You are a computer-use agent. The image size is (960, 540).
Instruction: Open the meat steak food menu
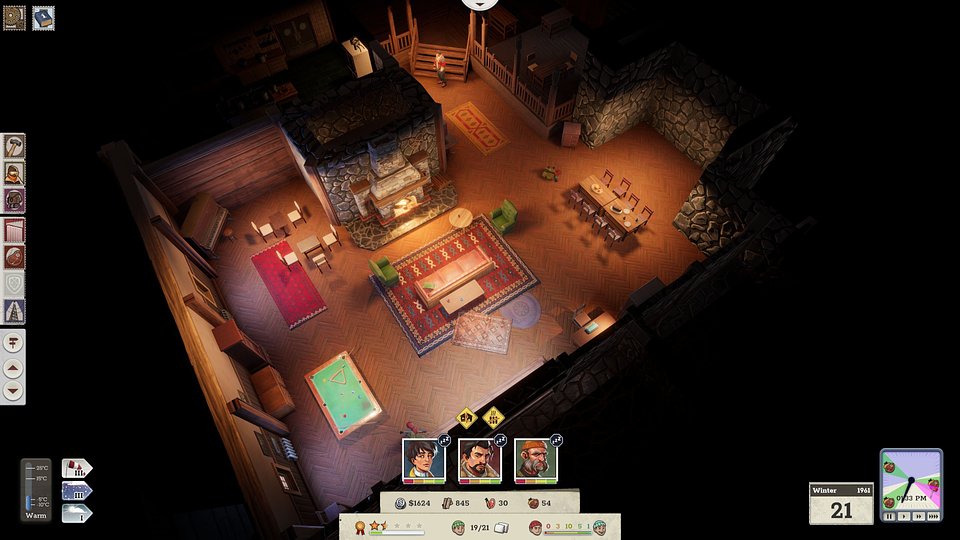(x=14, y=257)
